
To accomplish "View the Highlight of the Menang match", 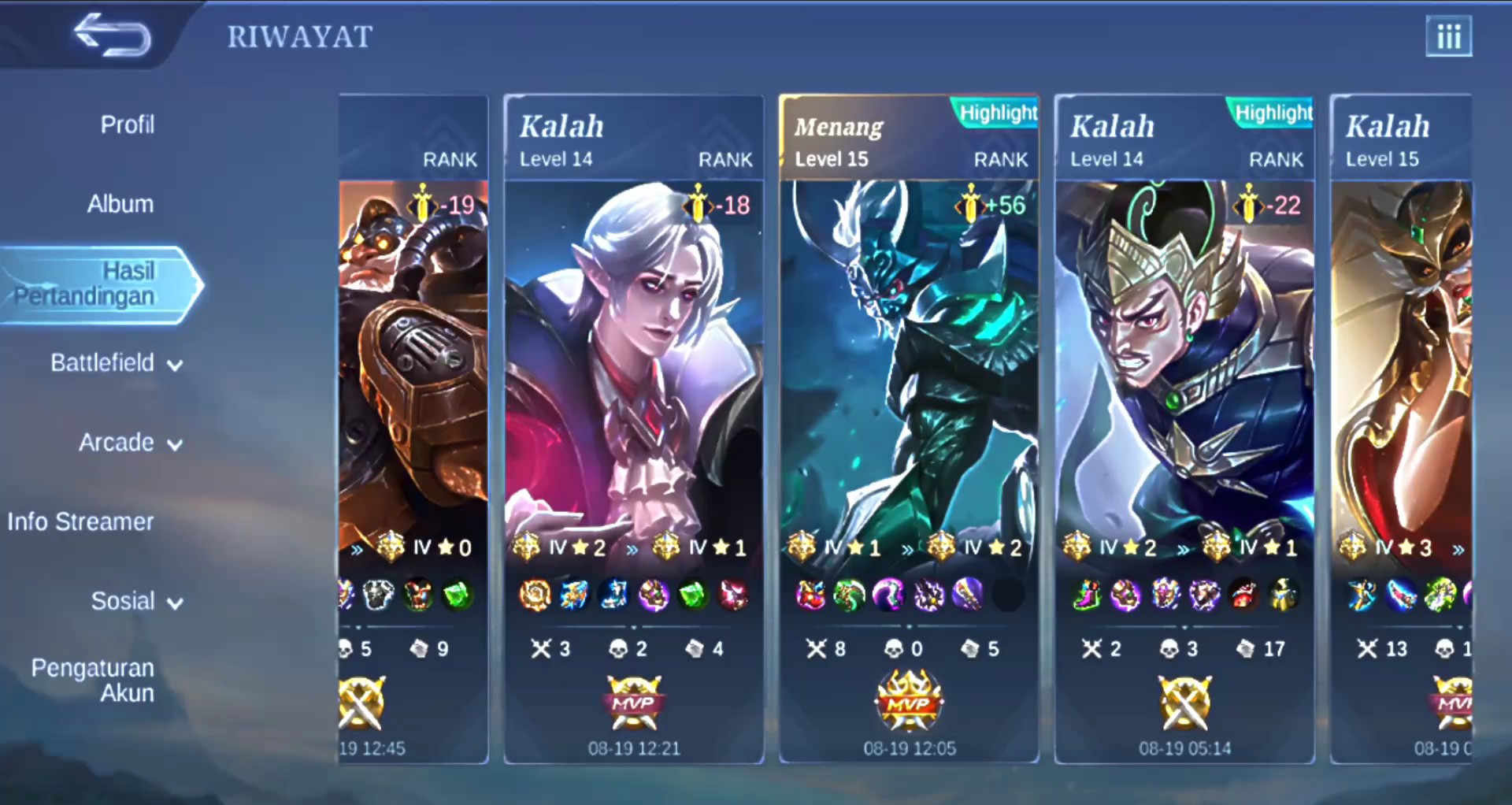I will (x=998, y=113).
